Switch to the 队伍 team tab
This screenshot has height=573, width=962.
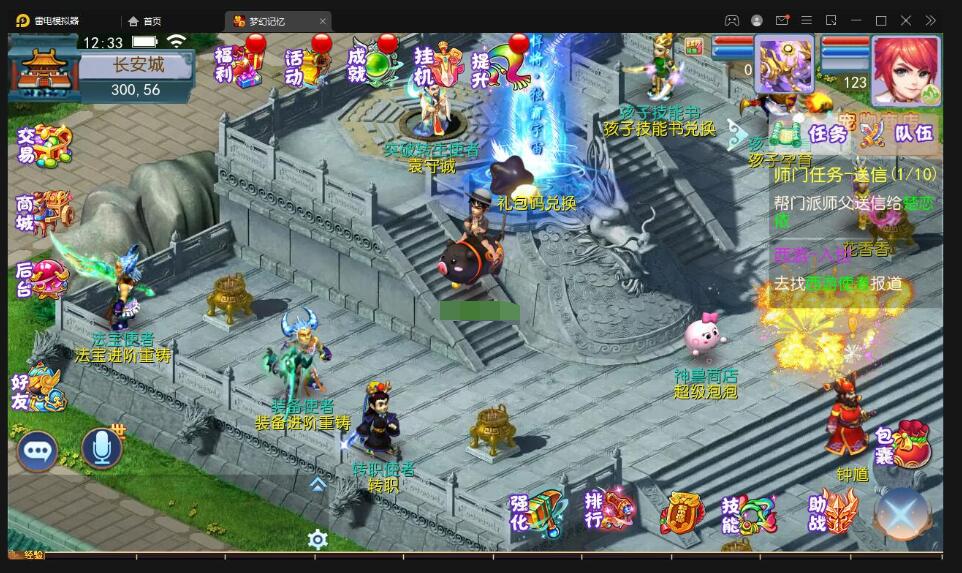[x=902, y=133]
